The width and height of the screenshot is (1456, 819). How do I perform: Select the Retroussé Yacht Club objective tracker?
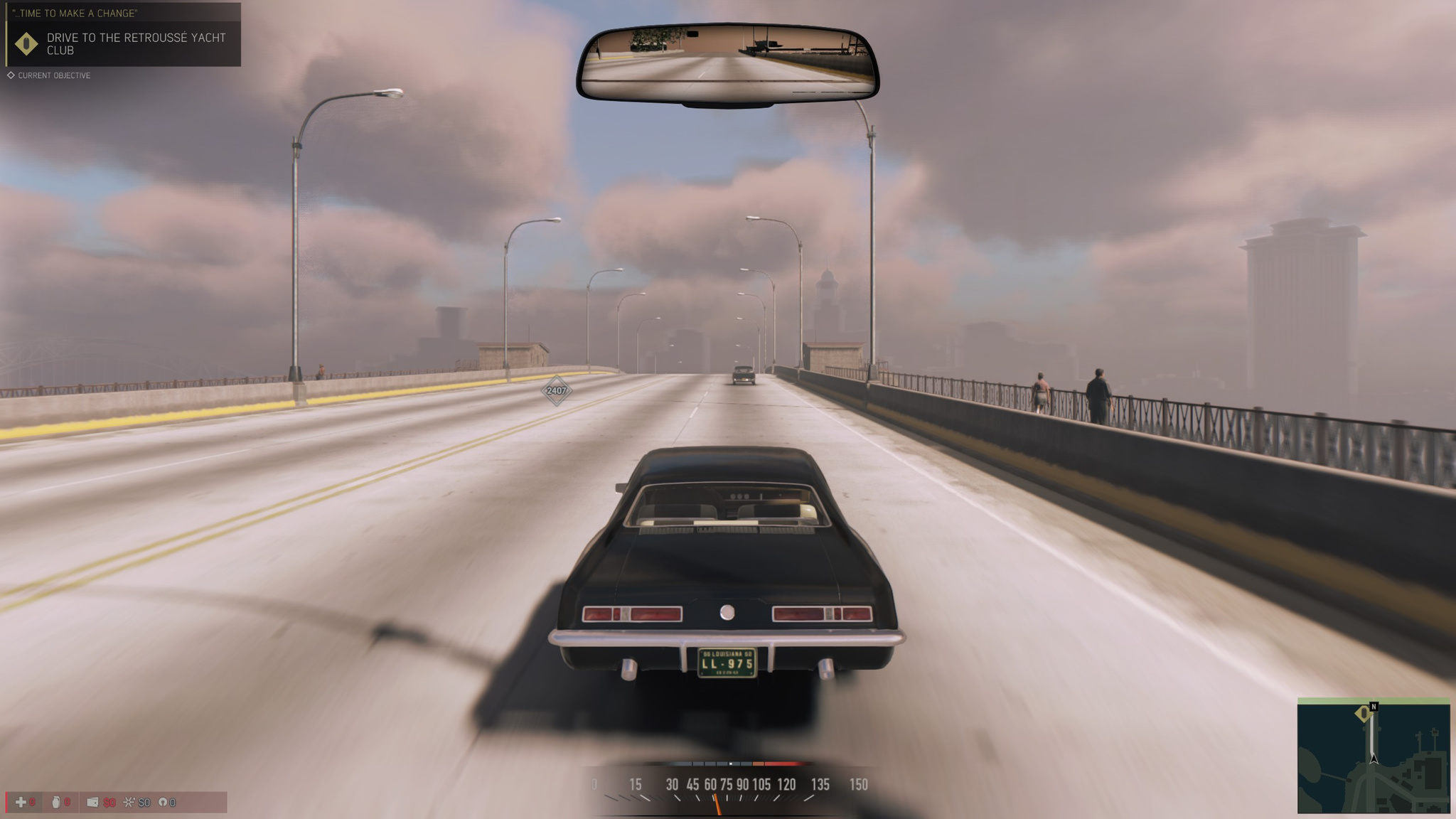[135, 43]
